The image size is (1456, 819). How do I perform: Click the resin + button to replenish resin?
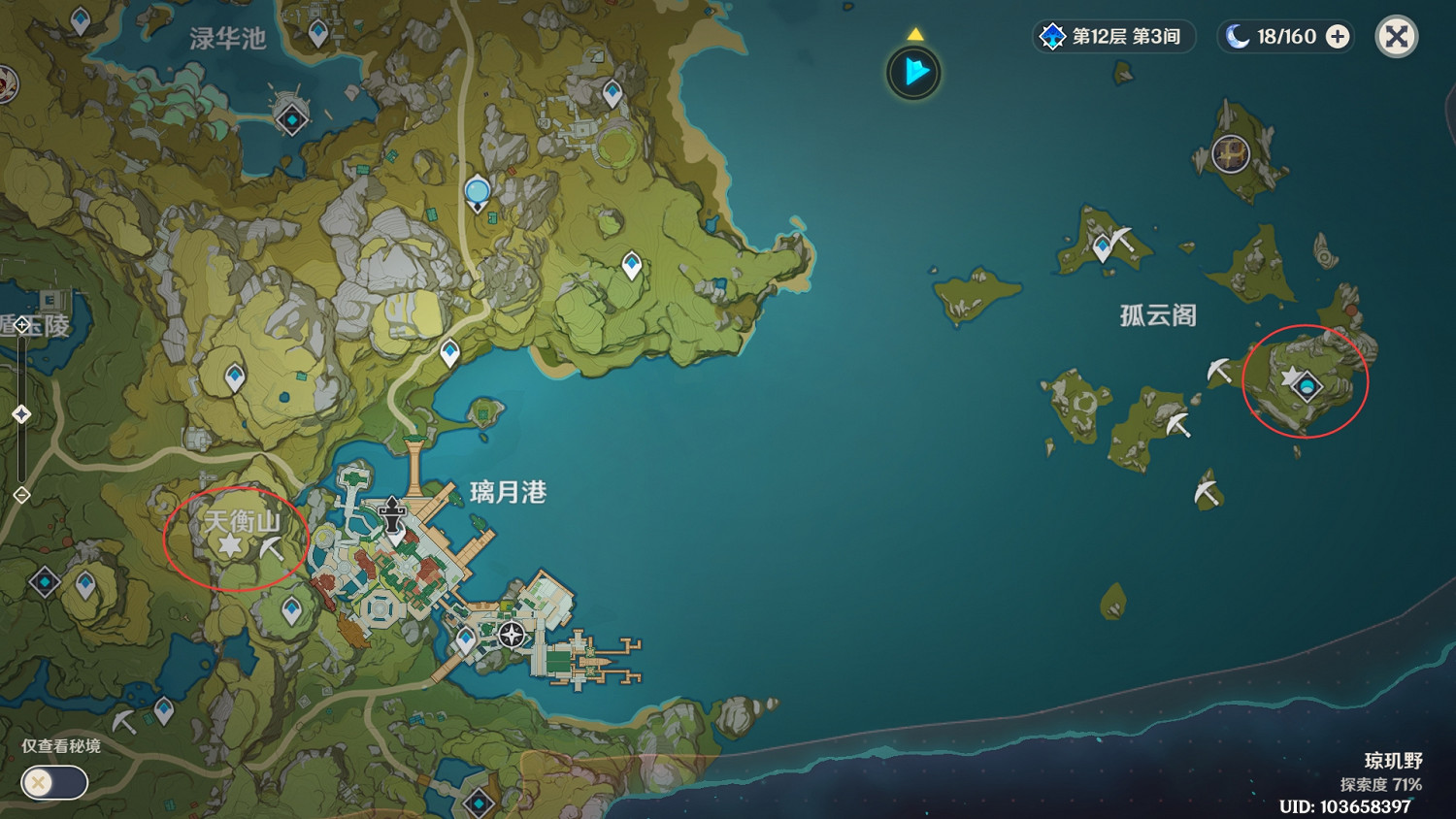1340,37
